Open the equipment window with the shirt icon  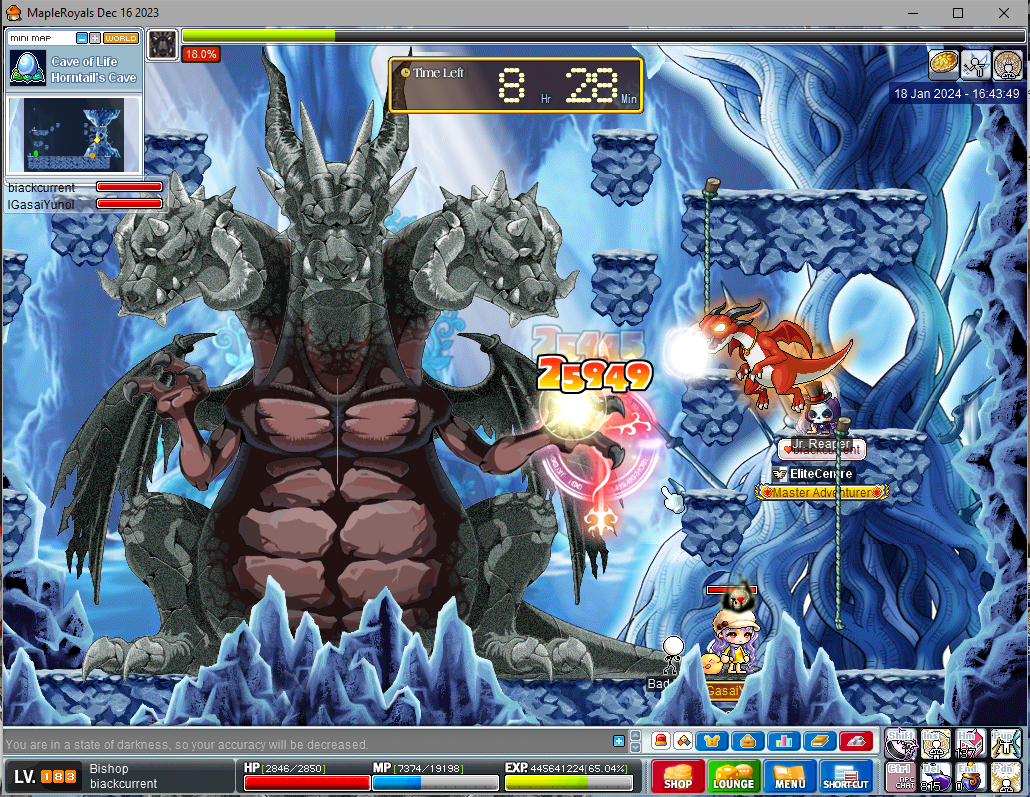pos(714,741)
